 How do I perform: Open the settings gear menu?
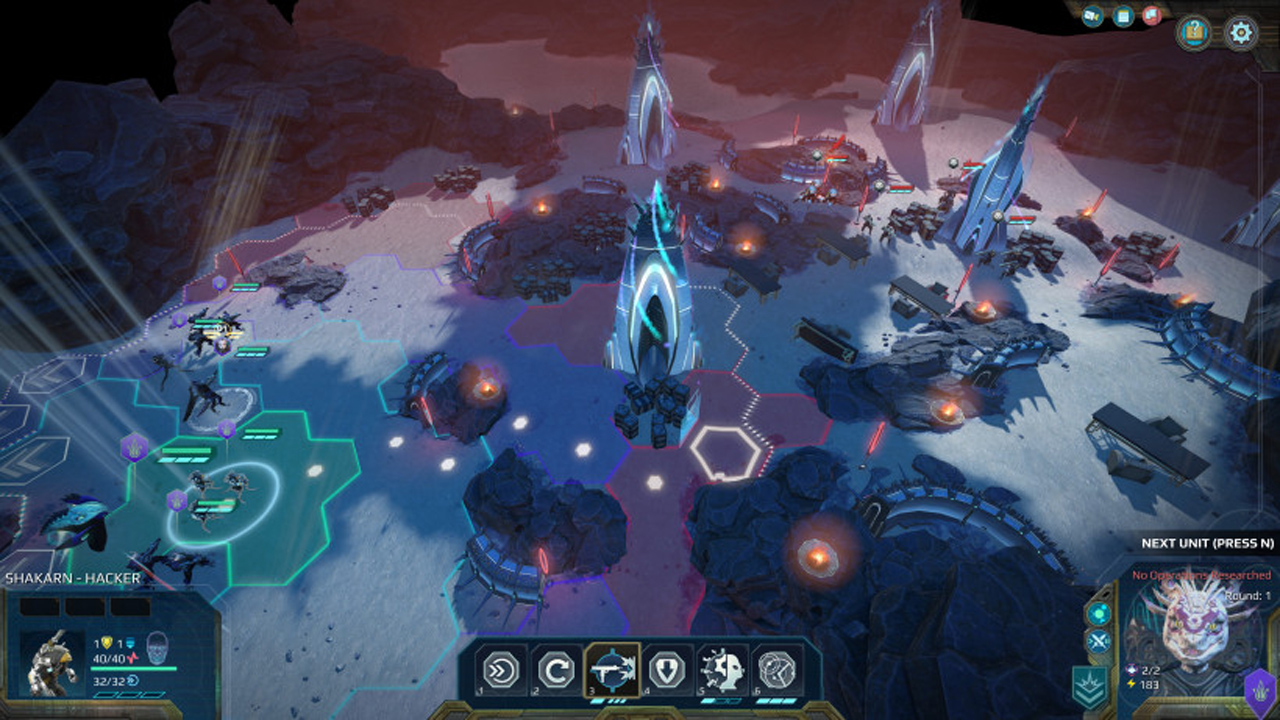click(1241, 33)
